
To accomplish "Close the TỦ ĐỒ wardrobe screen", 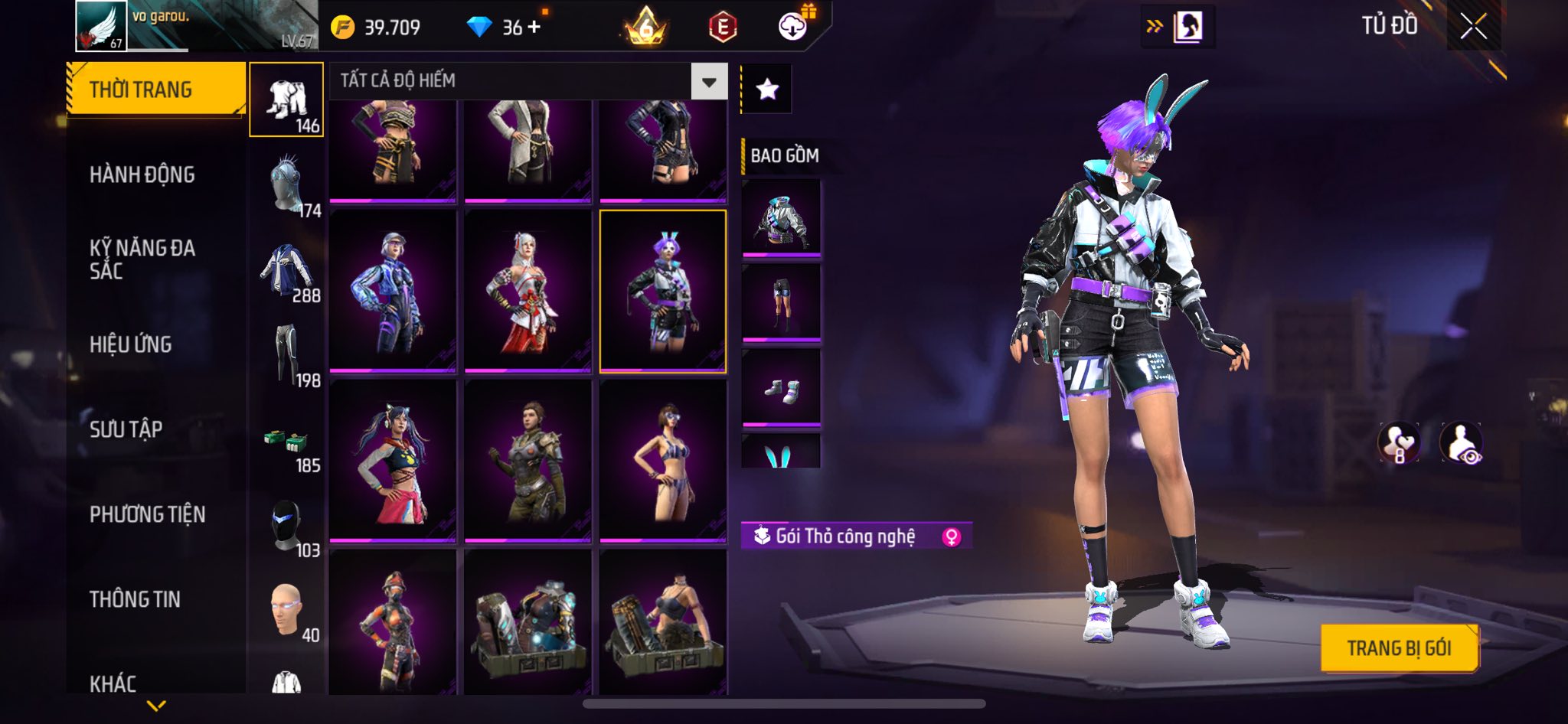I will point(1473,27).
